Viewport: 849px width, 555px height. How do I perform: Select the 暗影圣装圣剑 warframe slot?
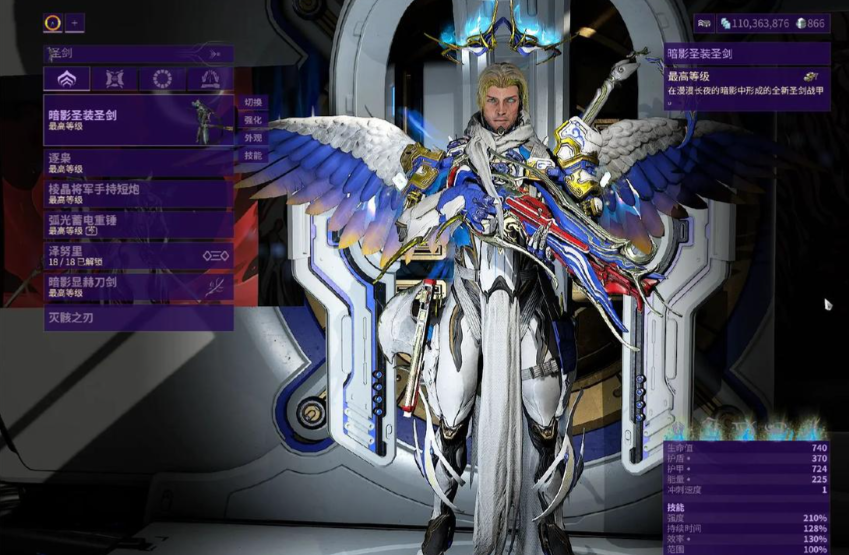point(138,120)
